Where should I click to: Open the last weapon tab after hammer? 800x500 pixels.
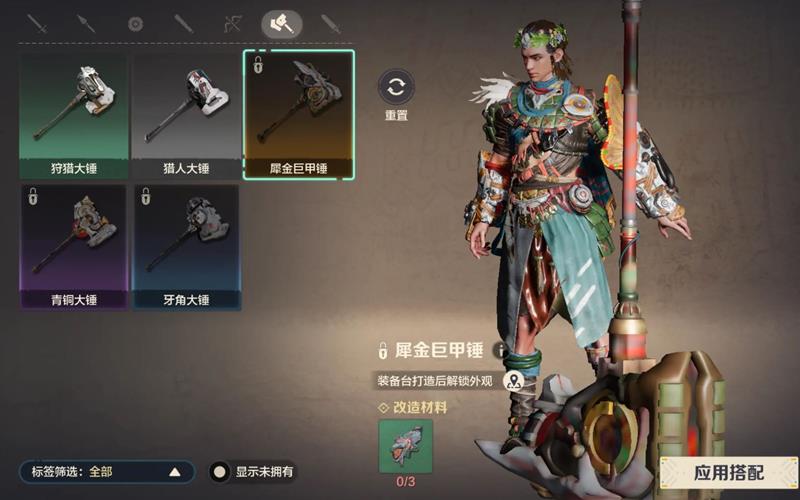click(330, 24)
